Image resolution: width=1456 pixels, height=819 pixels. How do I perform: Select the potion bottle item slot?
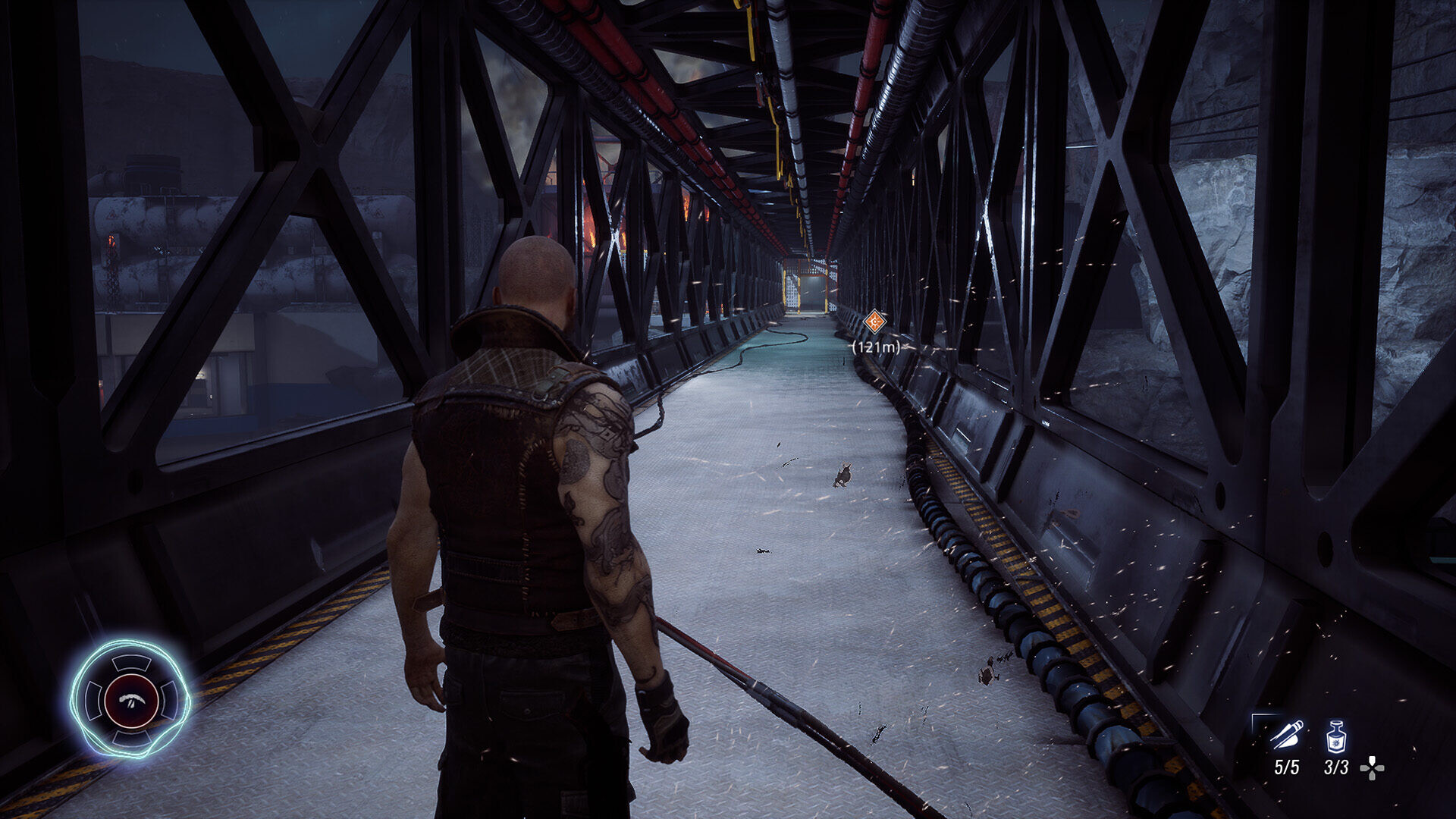click(x=1335, y=736)
